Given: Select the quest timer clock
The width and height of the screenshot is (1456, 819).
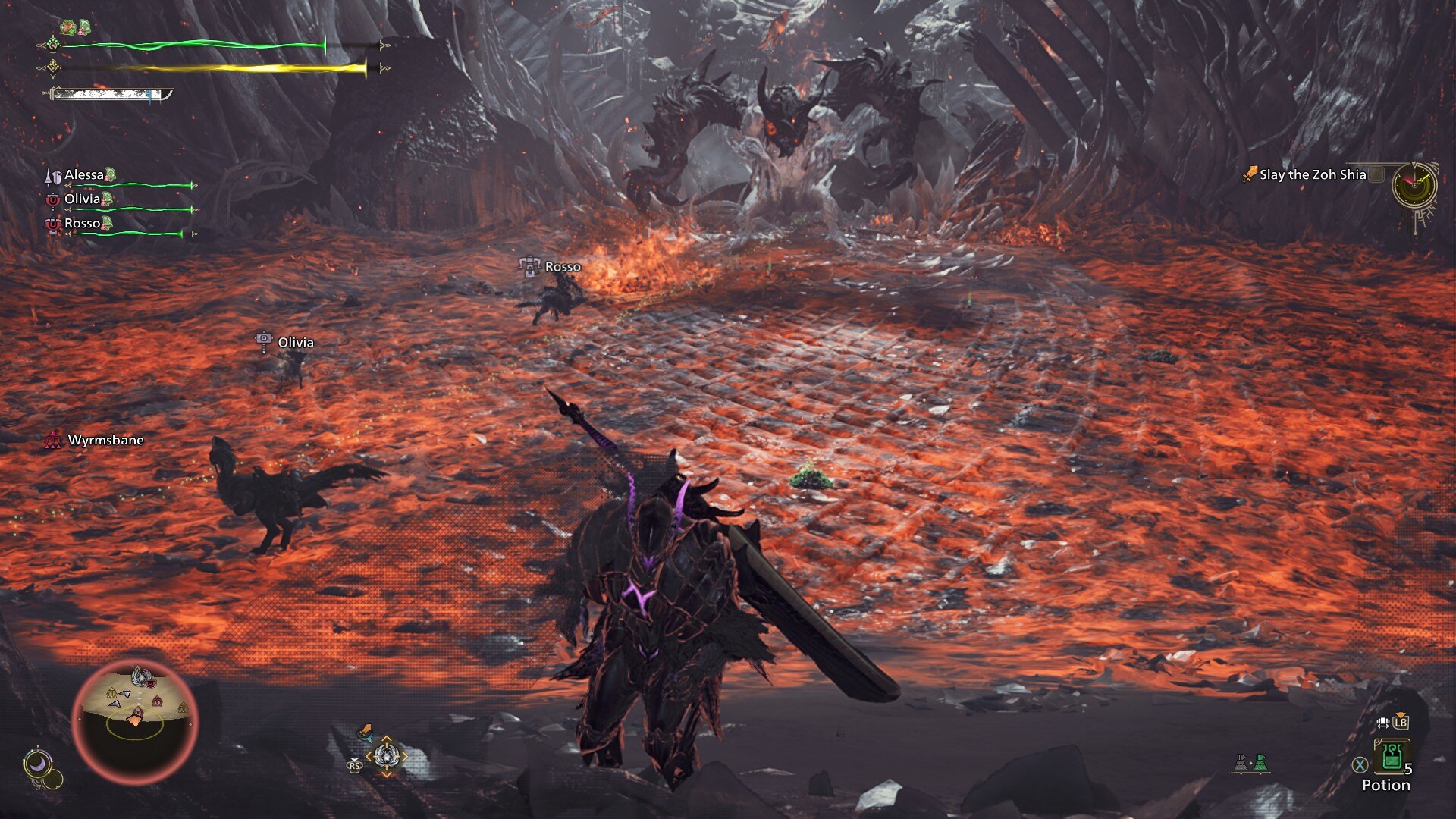Looking at the screenshot, I should click(1414, 184).
